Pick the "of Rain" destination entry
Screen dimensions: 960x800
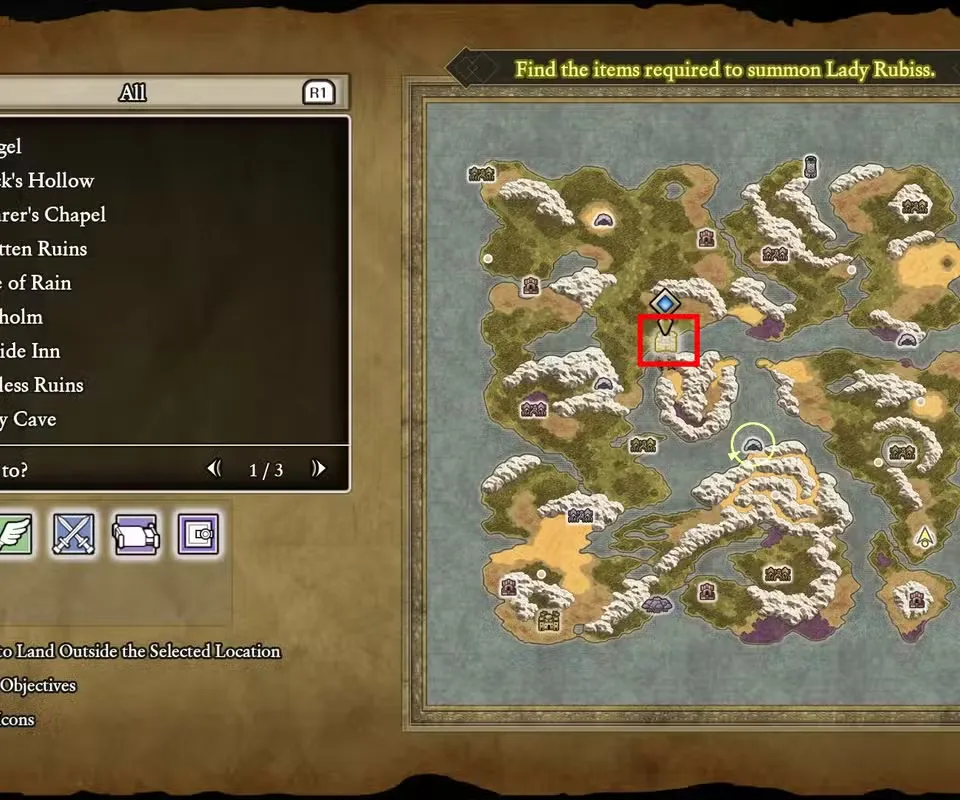coord(40,283)
